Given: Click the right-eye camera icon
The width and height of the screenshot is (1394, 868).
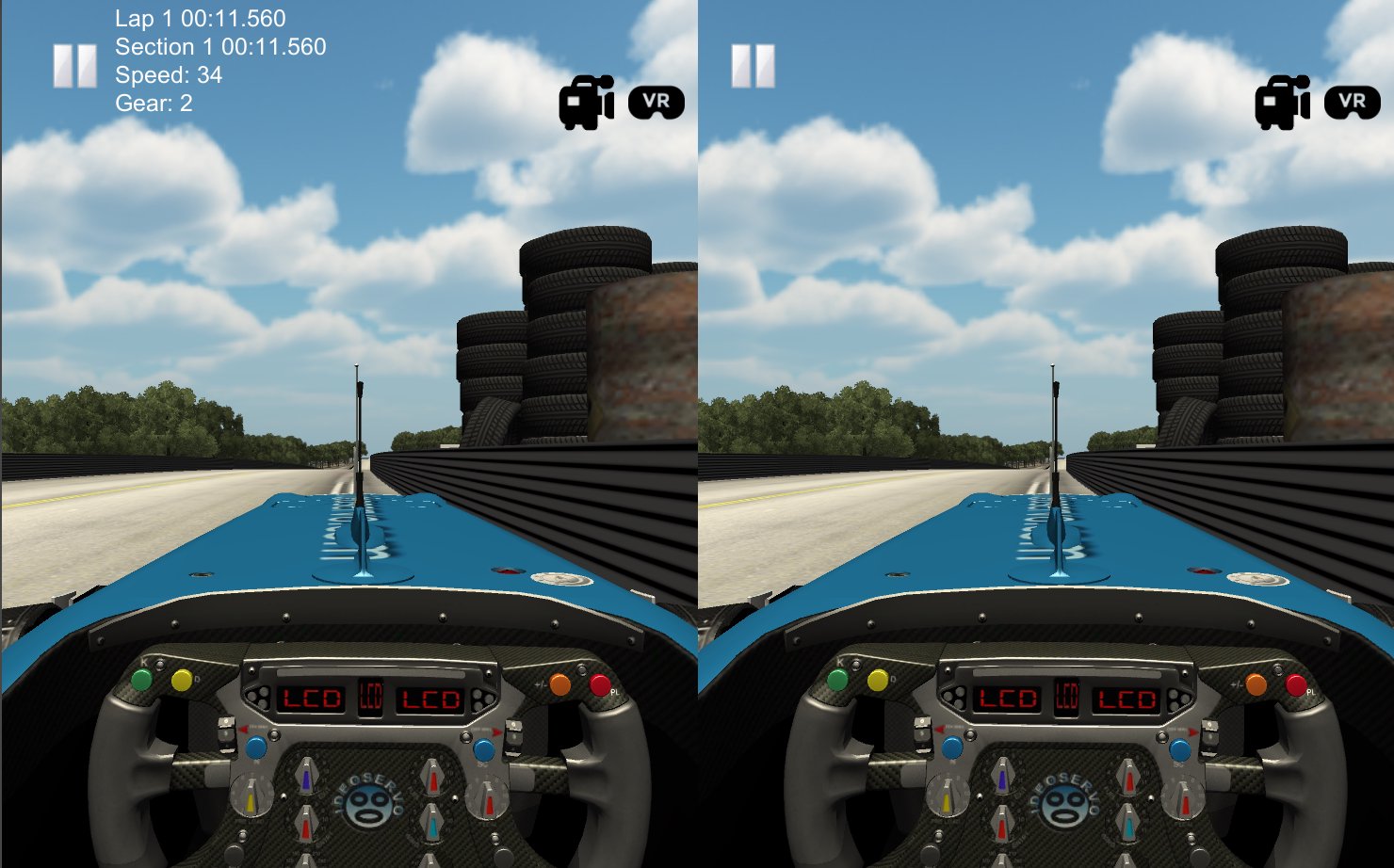Looking at the screenshot, I should pos(1280,101).
